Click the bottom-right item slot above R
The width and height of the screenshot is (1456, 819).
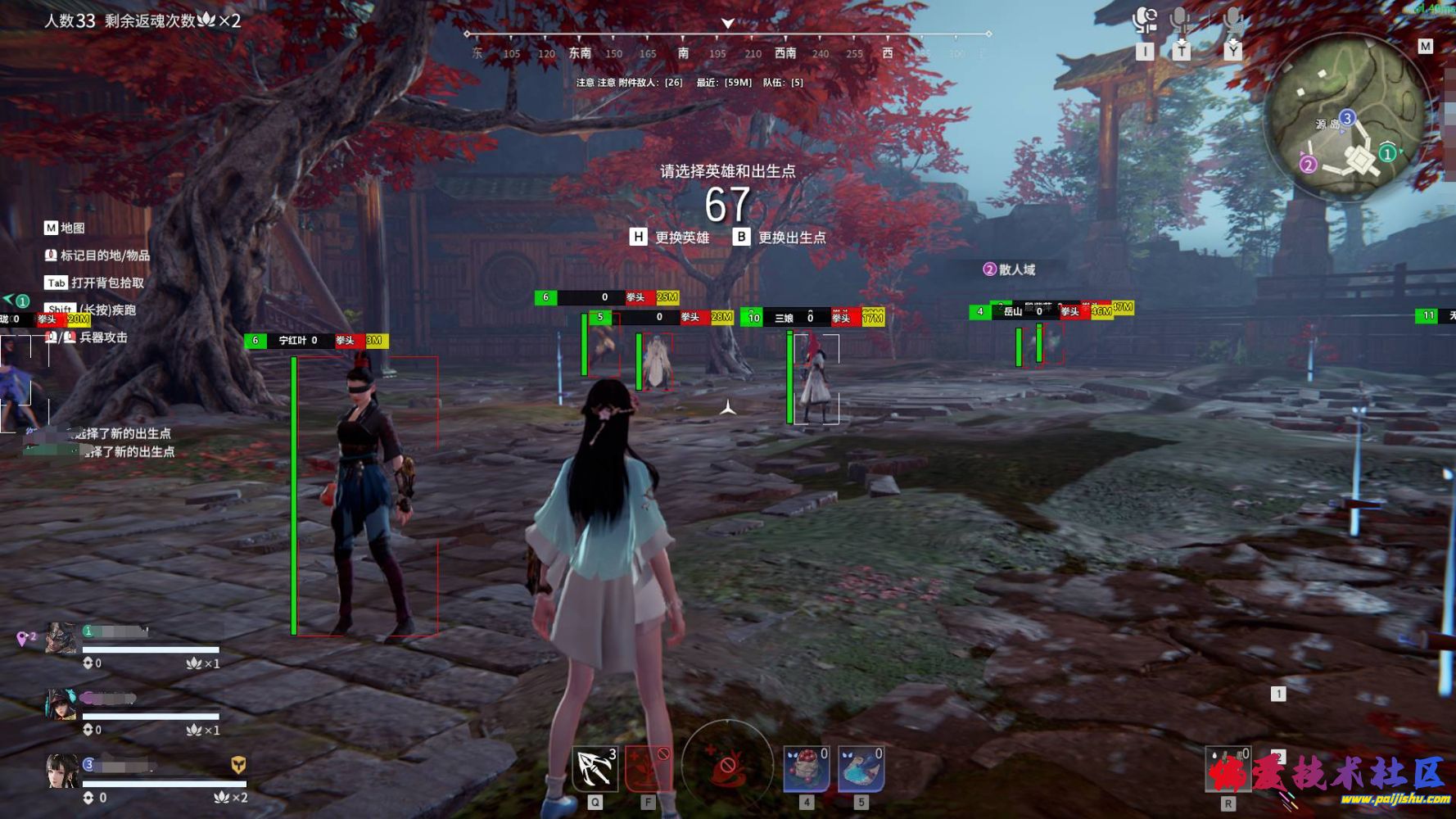click(x=1228, y=770)
